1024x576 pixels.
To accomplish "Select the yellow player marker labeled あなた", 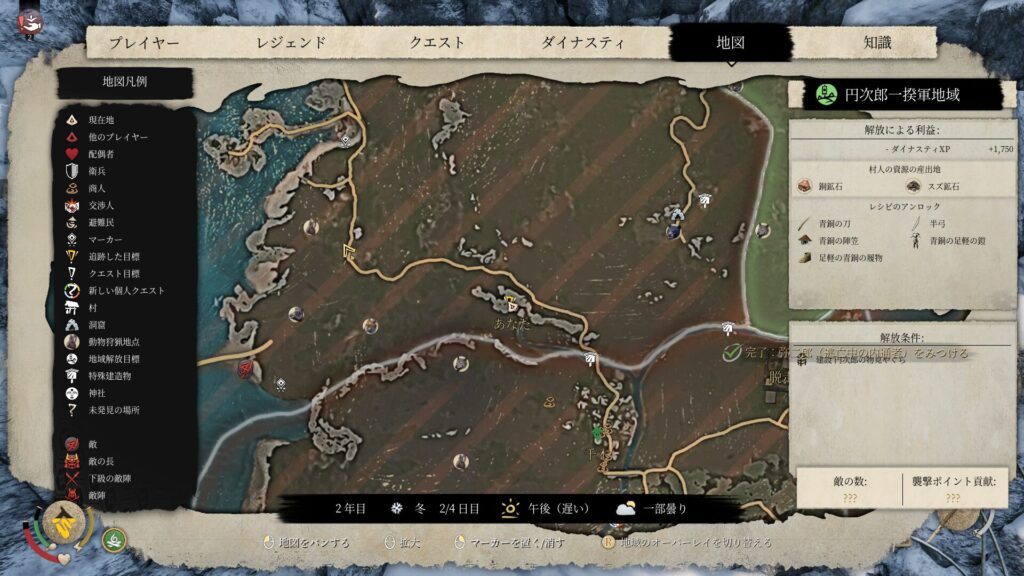I will click(511, 303).
